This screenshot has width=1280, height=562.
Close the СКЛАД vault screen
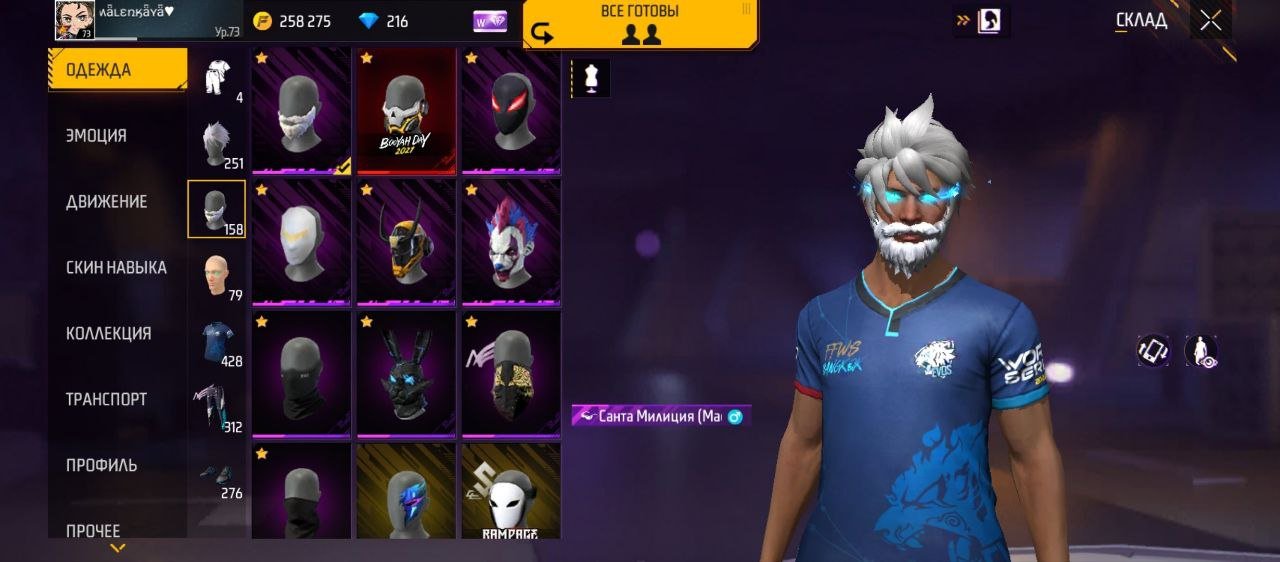pyautogui.click(x=1211, y=21)
